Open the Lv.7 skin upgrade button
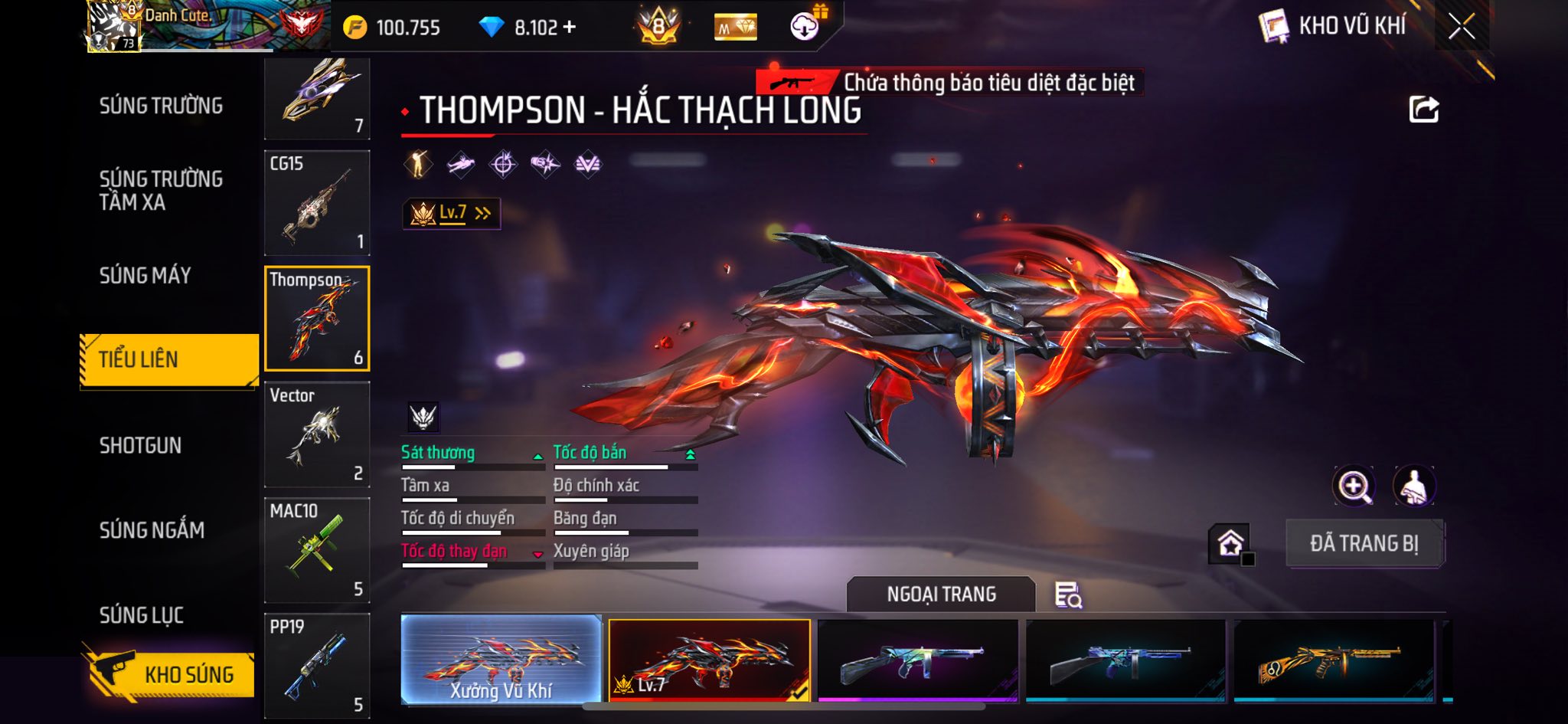 (x=452, y=213)
